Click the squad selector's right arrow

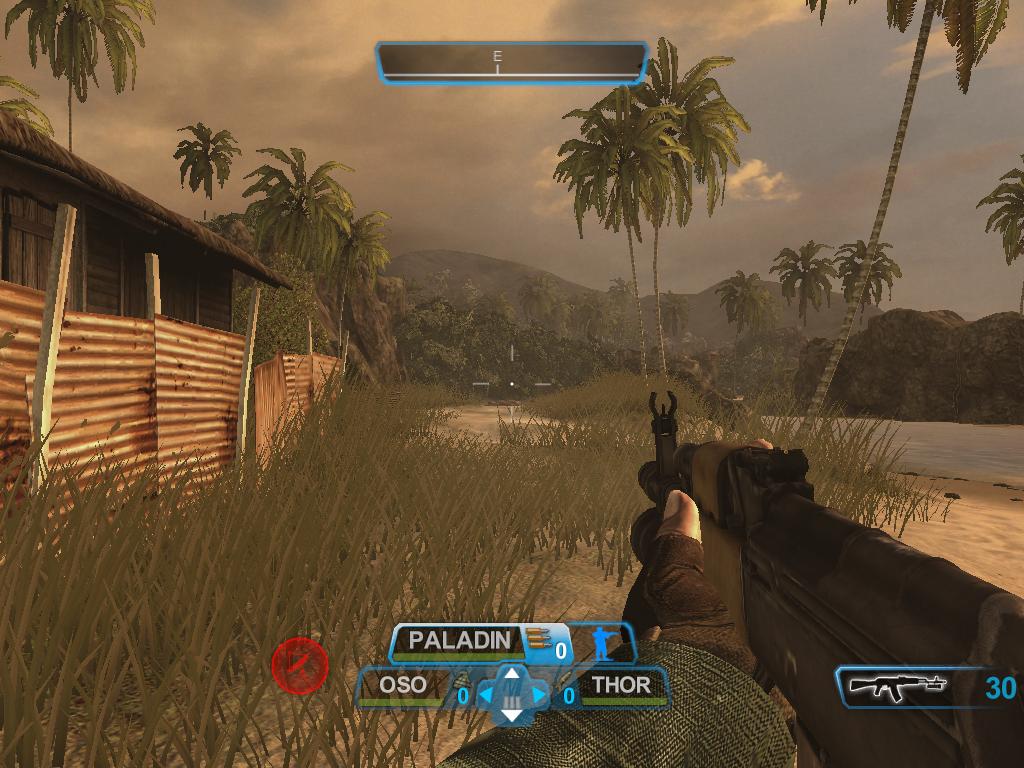point(539,694)
